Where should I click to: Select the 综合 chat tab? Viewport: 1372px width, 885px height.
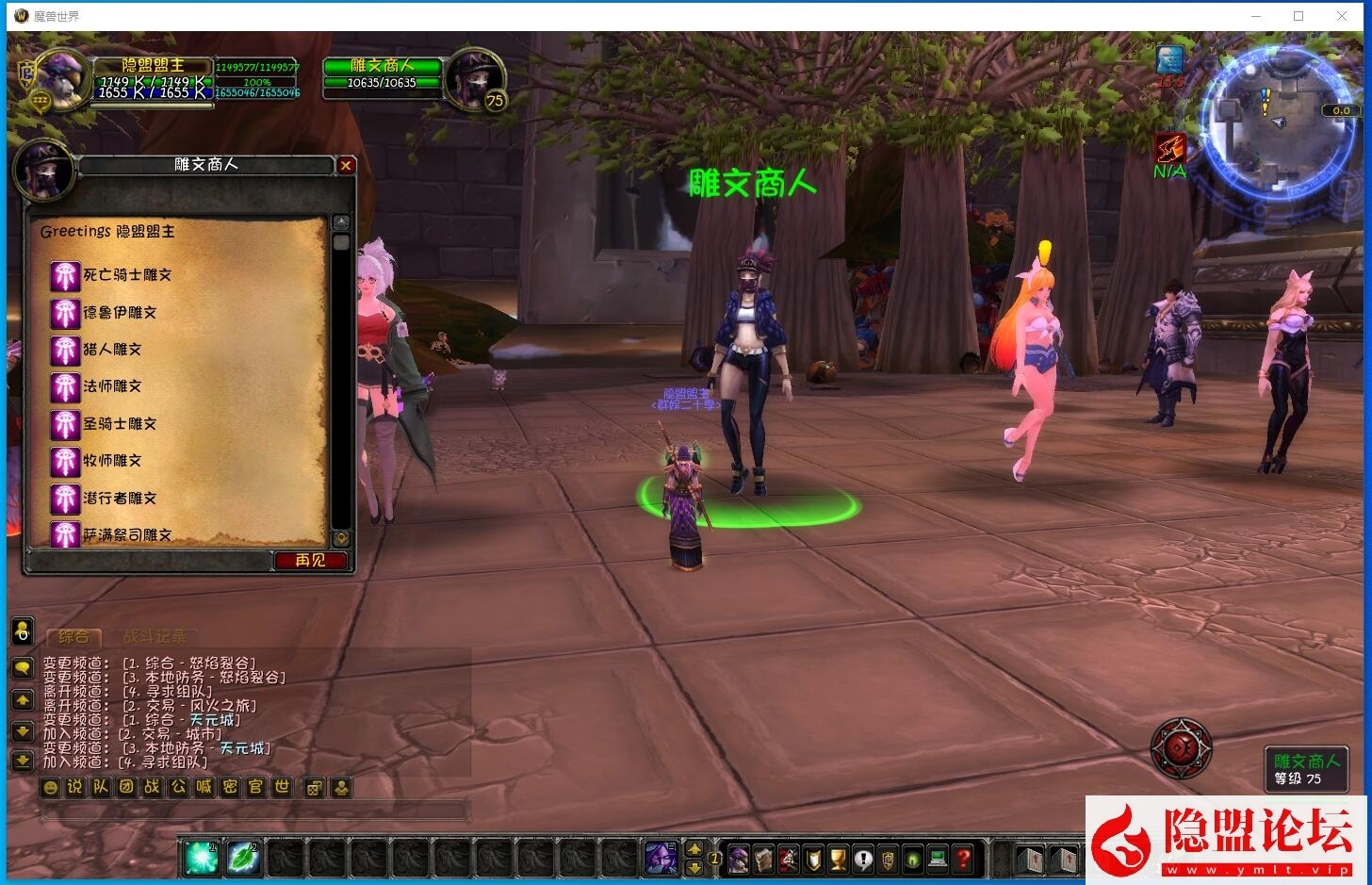(x=73, y=637)
